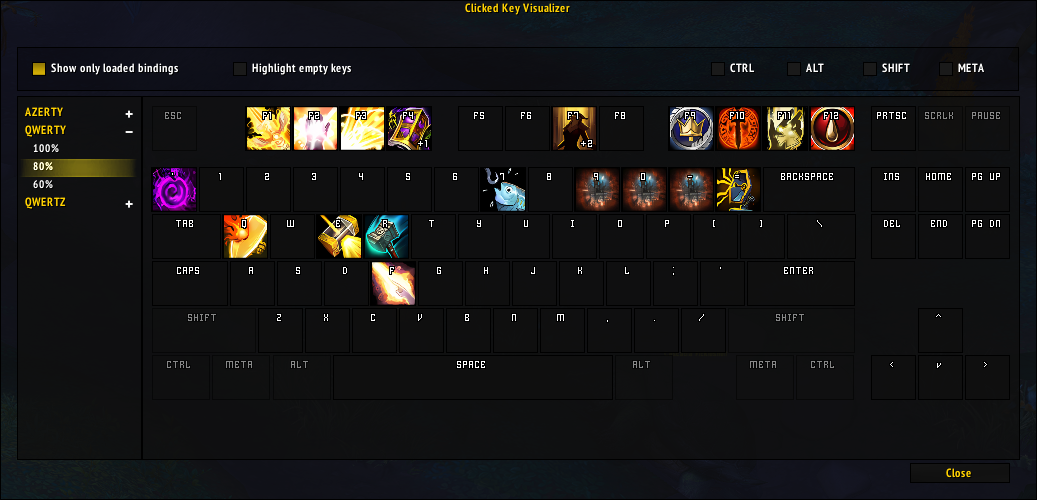Click the golden hammer on E key
The image size is (1037, 500).
[x=338, y=236]
